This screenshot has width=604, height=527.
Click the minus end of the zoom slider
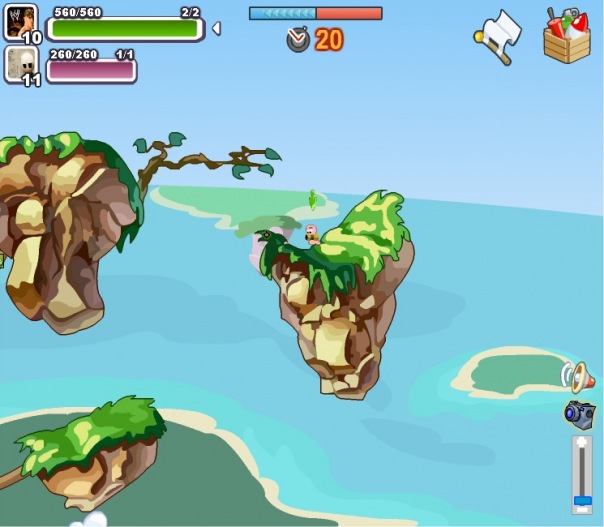[x=581, y=508]
